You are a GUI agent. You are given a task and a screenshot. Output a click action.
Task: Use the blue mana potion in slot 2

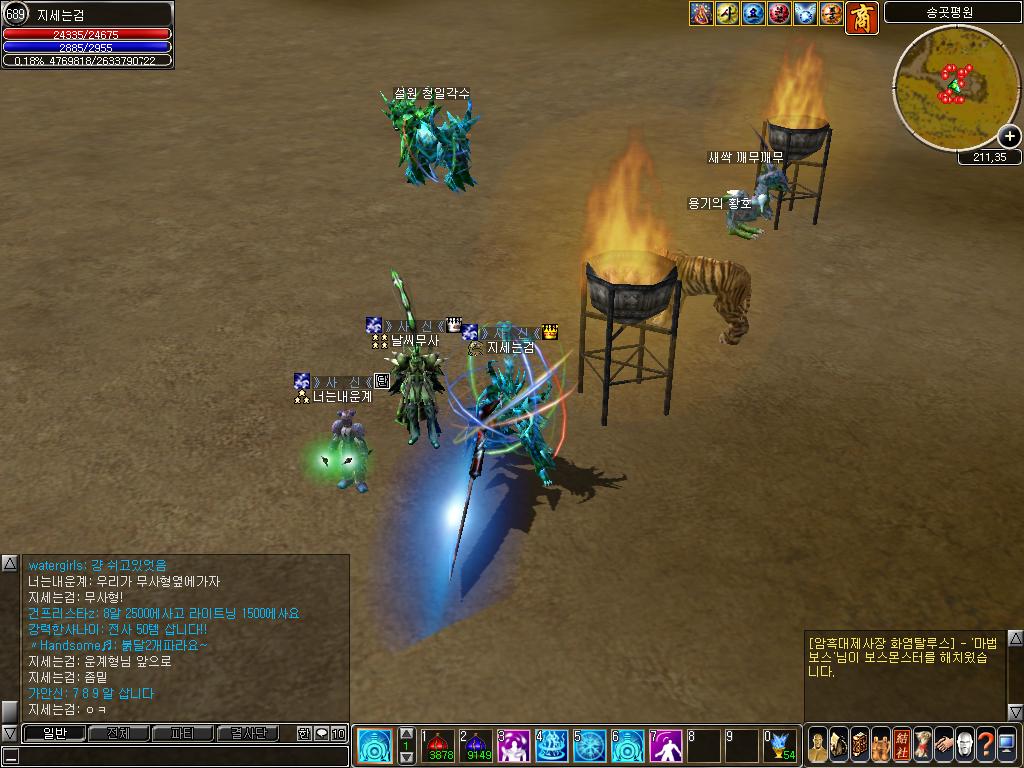(x=476, y=746)
